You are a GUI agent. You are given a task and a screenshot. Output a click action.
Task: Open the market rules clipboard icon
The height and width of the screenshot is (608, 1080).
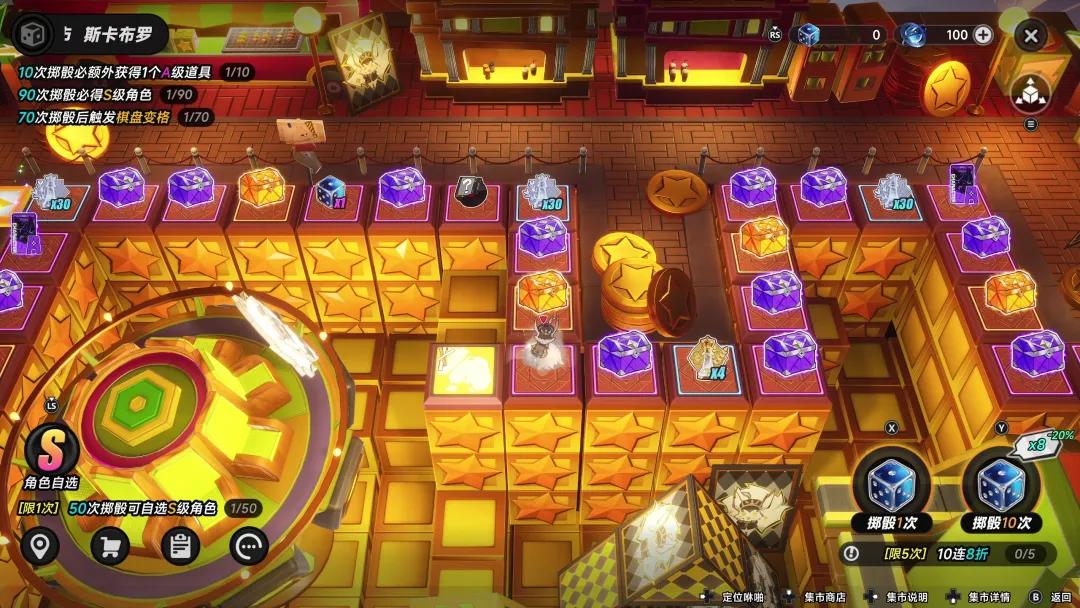click(x=180, y=546)
